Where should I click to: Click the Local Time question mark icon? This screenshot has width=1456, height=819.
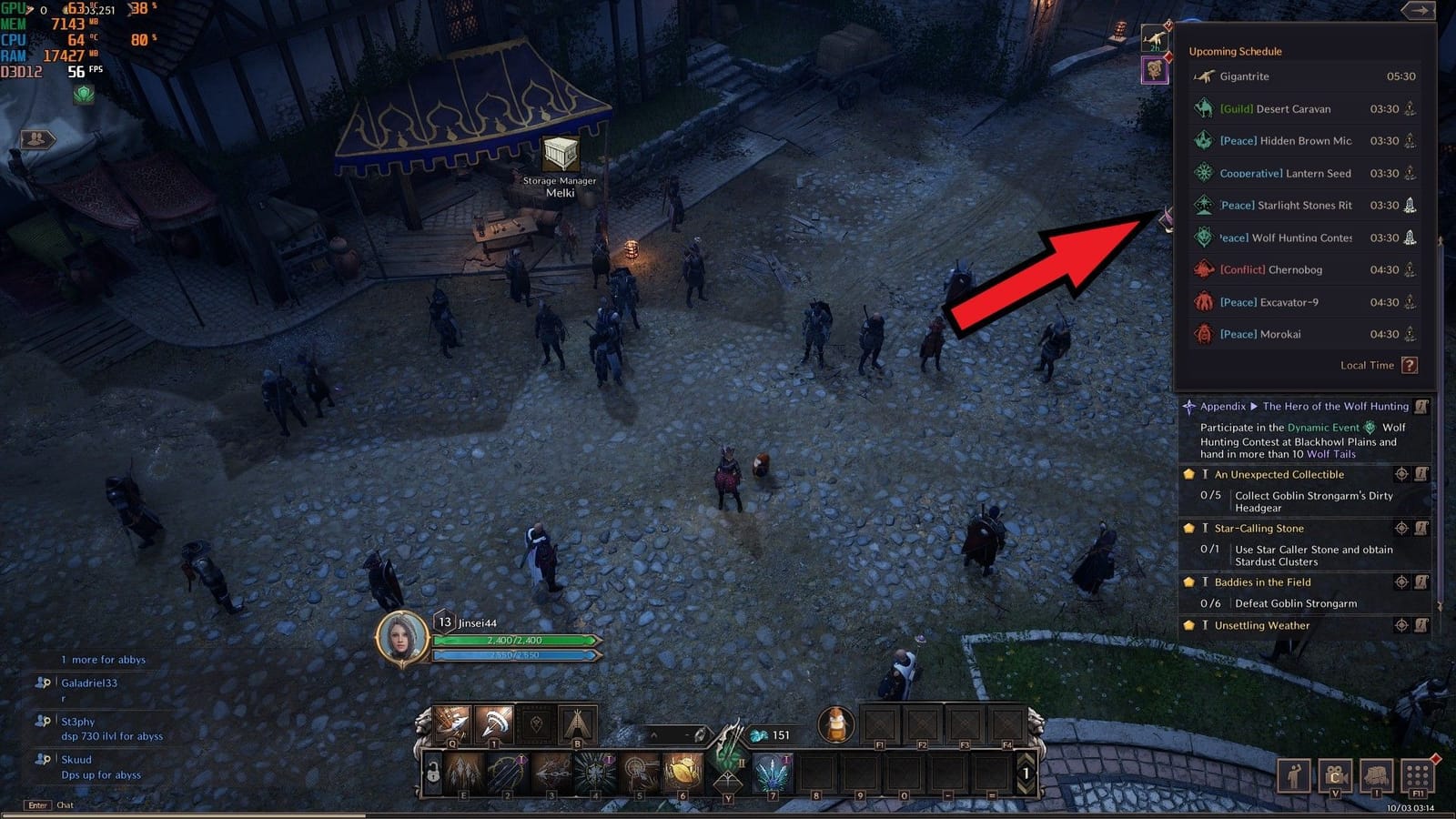(1410, 365)
